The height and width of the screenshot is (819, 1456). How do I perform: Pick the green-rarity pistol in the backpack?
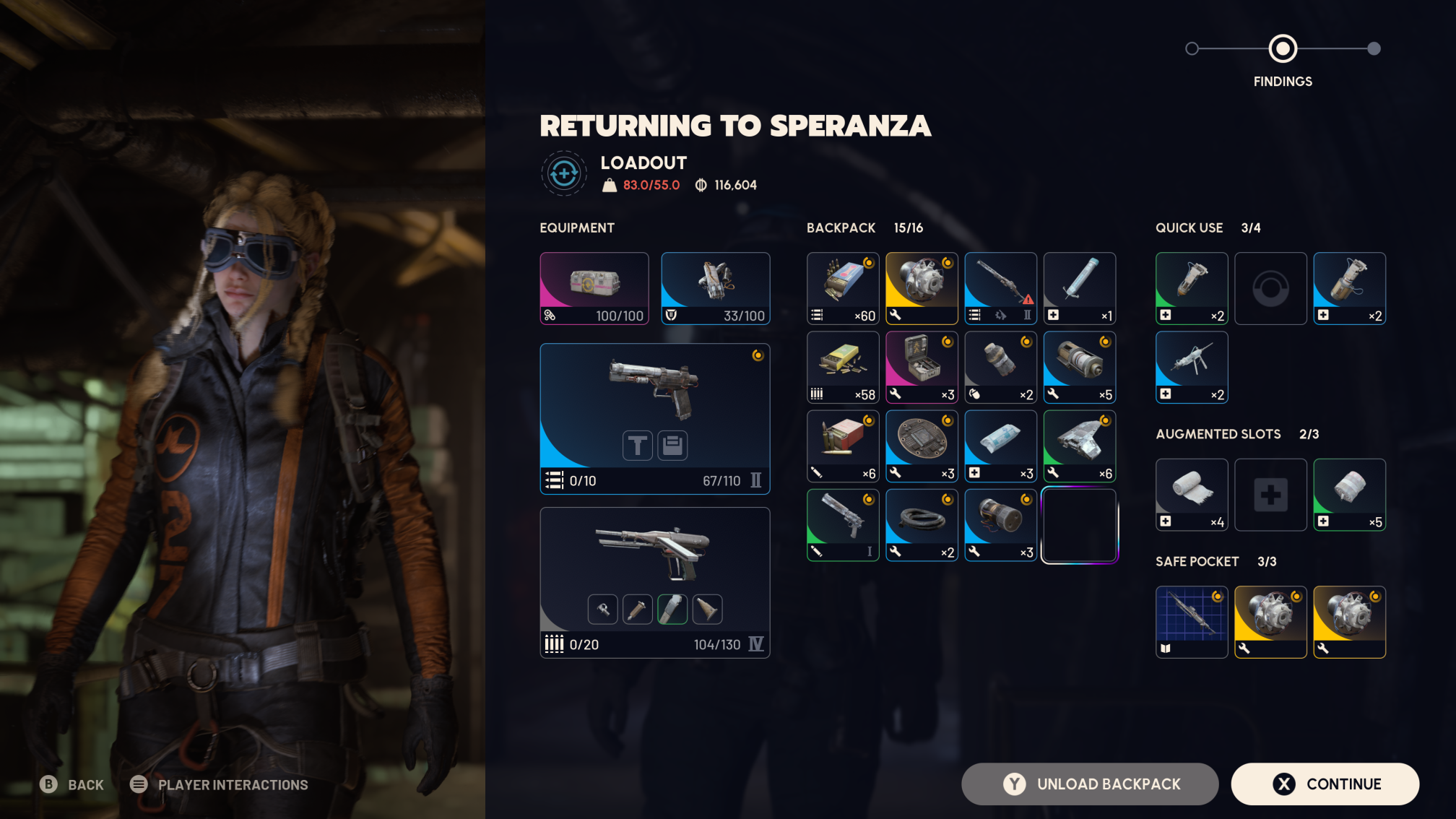[x=842, y=525]
